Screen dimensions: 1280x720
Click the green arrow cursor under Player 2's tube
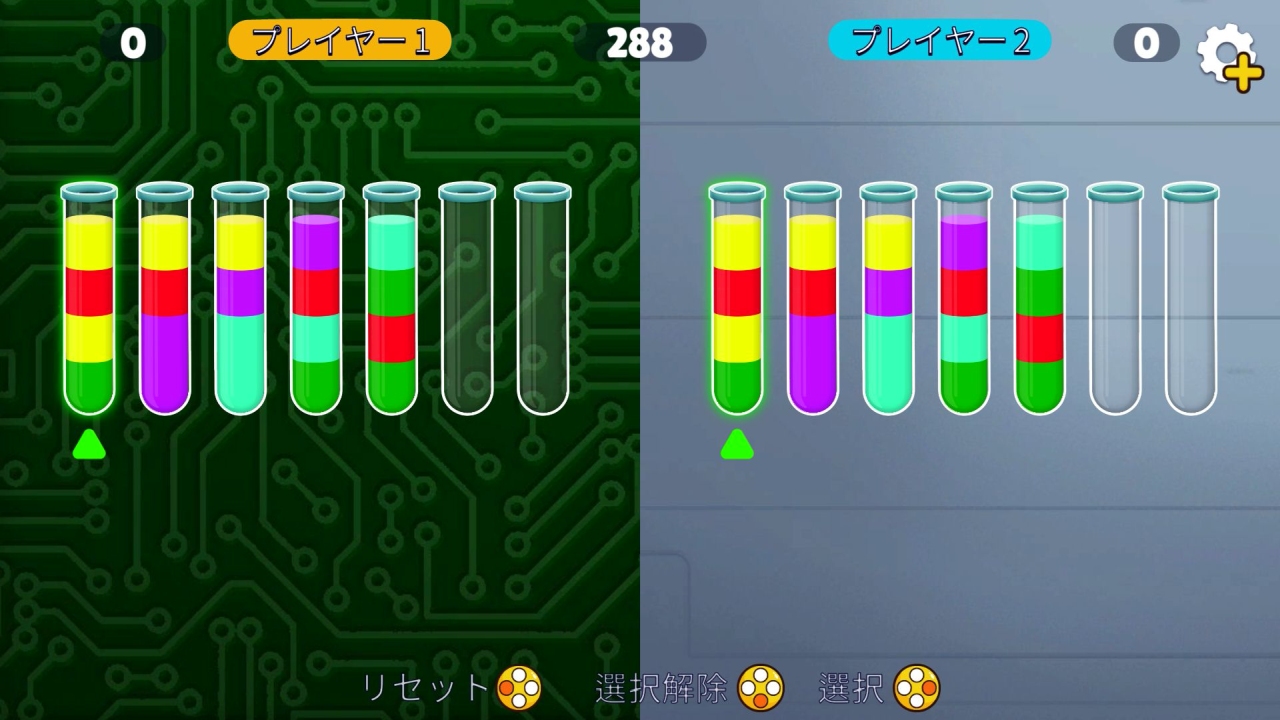click(737, 445)
